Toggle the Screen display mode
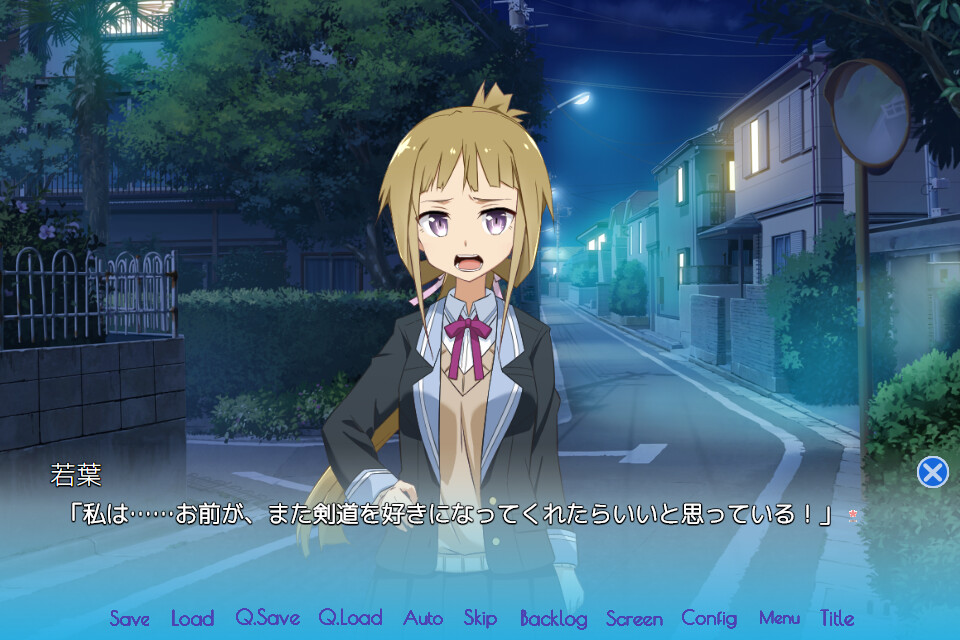The image size is (960, 640). [x=634, y=618]
